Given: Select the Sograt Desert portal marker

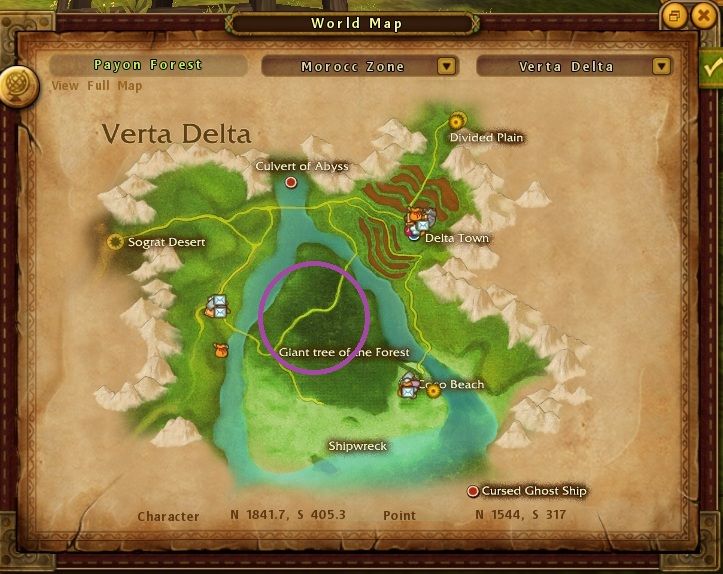Looking at the screenshot, I should coord(116,242).
